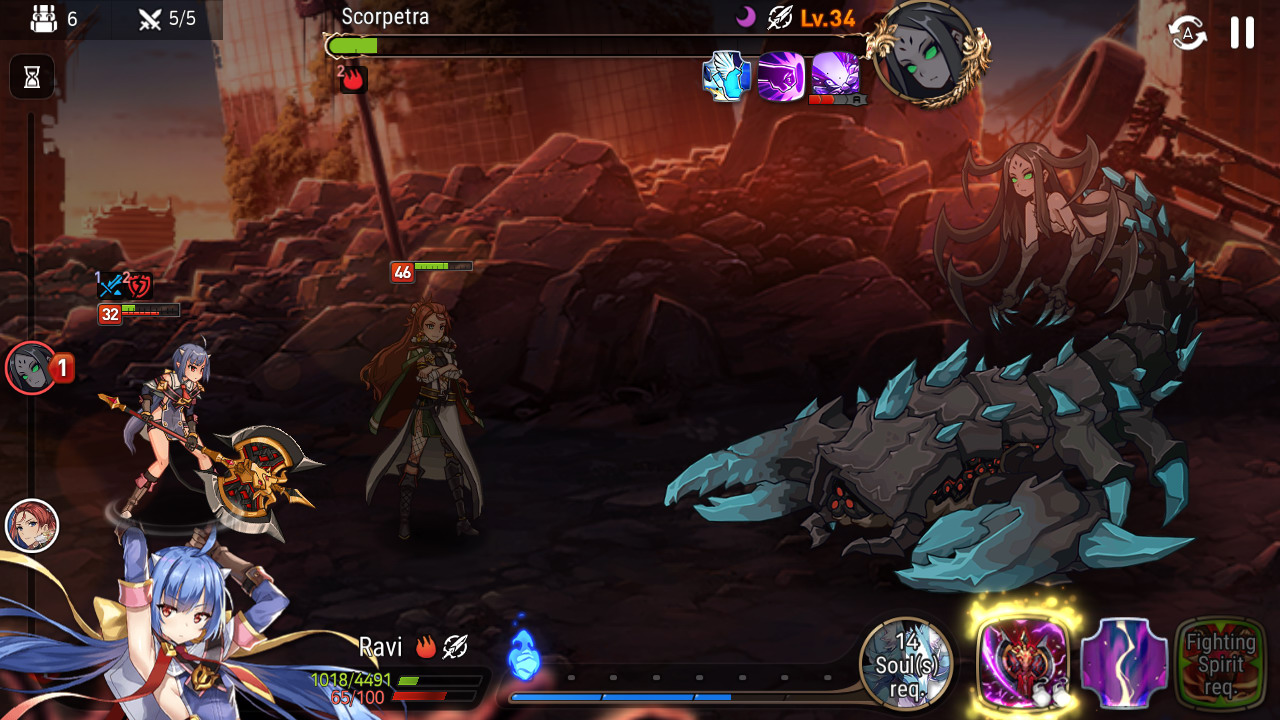Activate the glowing red demon skill

click(x=1022, y=661)
